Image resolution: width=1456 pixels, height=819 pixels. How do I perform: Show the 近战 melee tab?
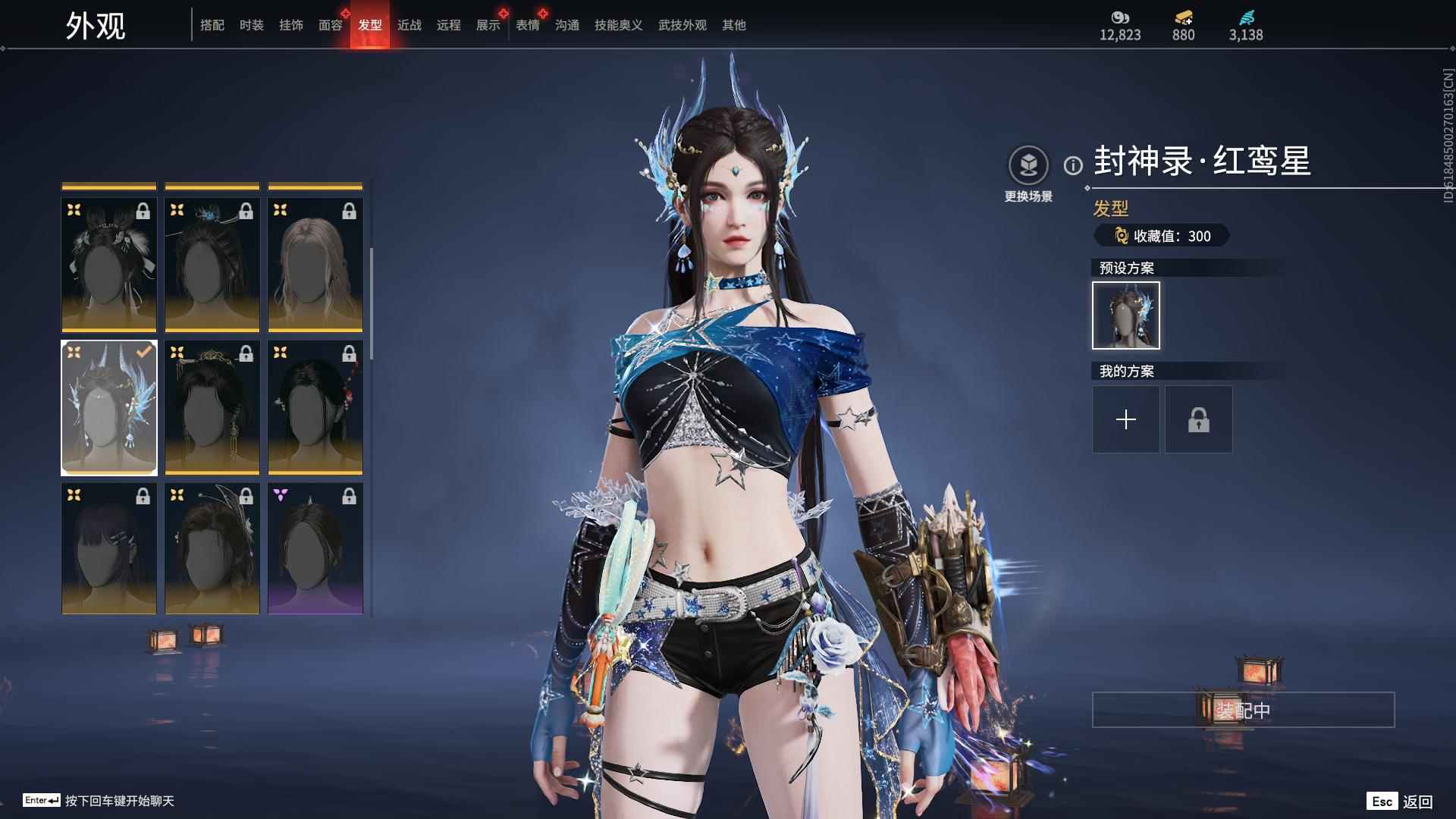tap(409, 25)
